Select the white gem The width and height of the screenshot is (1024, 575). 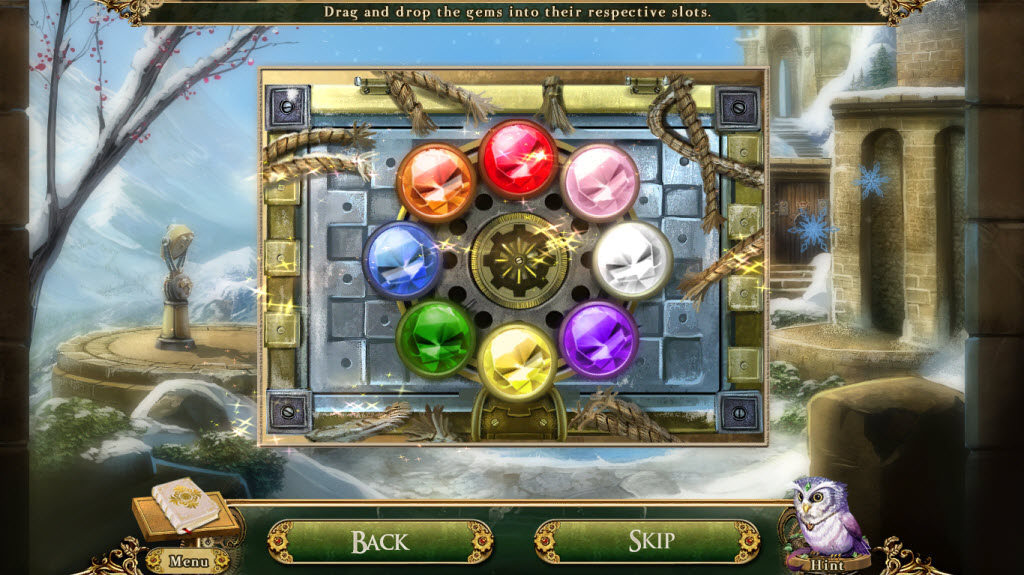coord(632,260)
